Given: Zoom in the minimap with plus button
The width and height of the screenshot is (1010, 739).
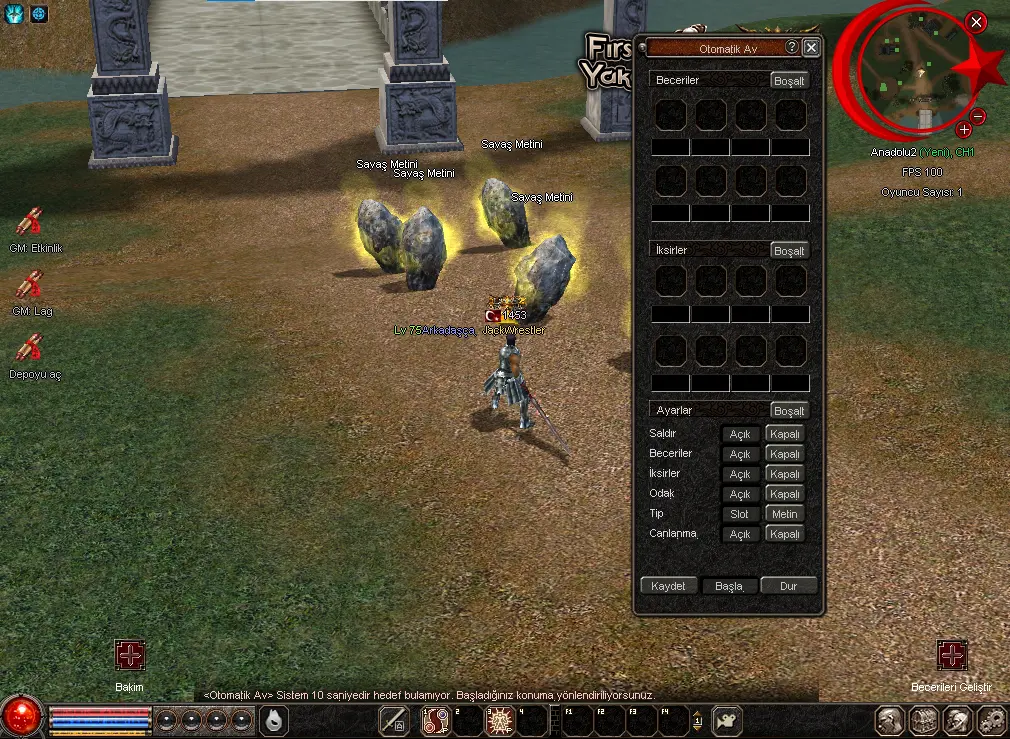Looking at the screenshot, I should (x=963, y=130).
